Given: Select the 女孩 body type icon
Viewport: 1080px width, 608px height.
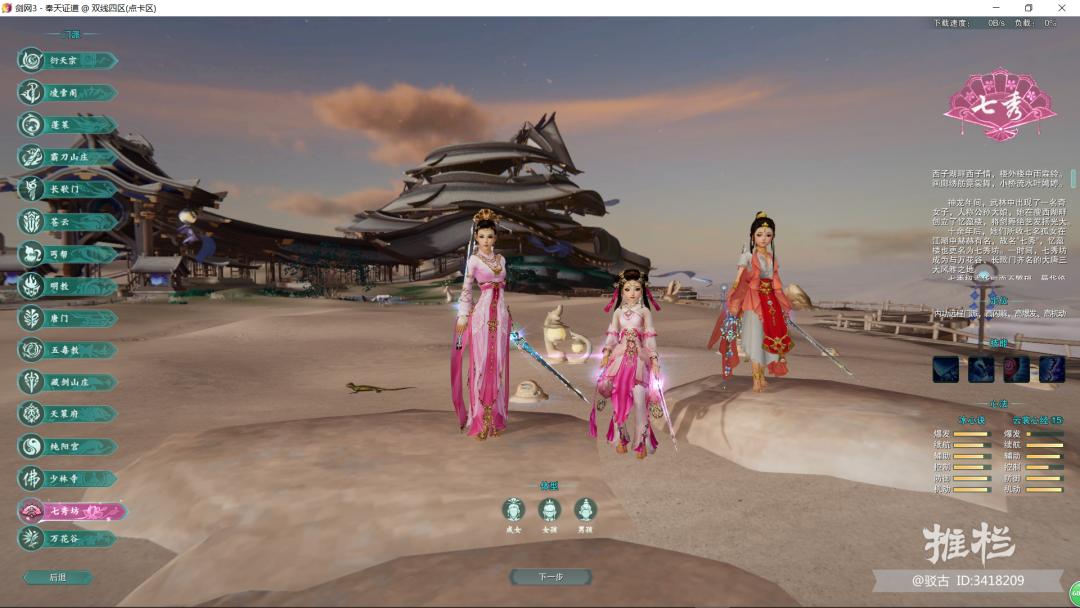Looking at the screenshot, I should pos(549,511).
